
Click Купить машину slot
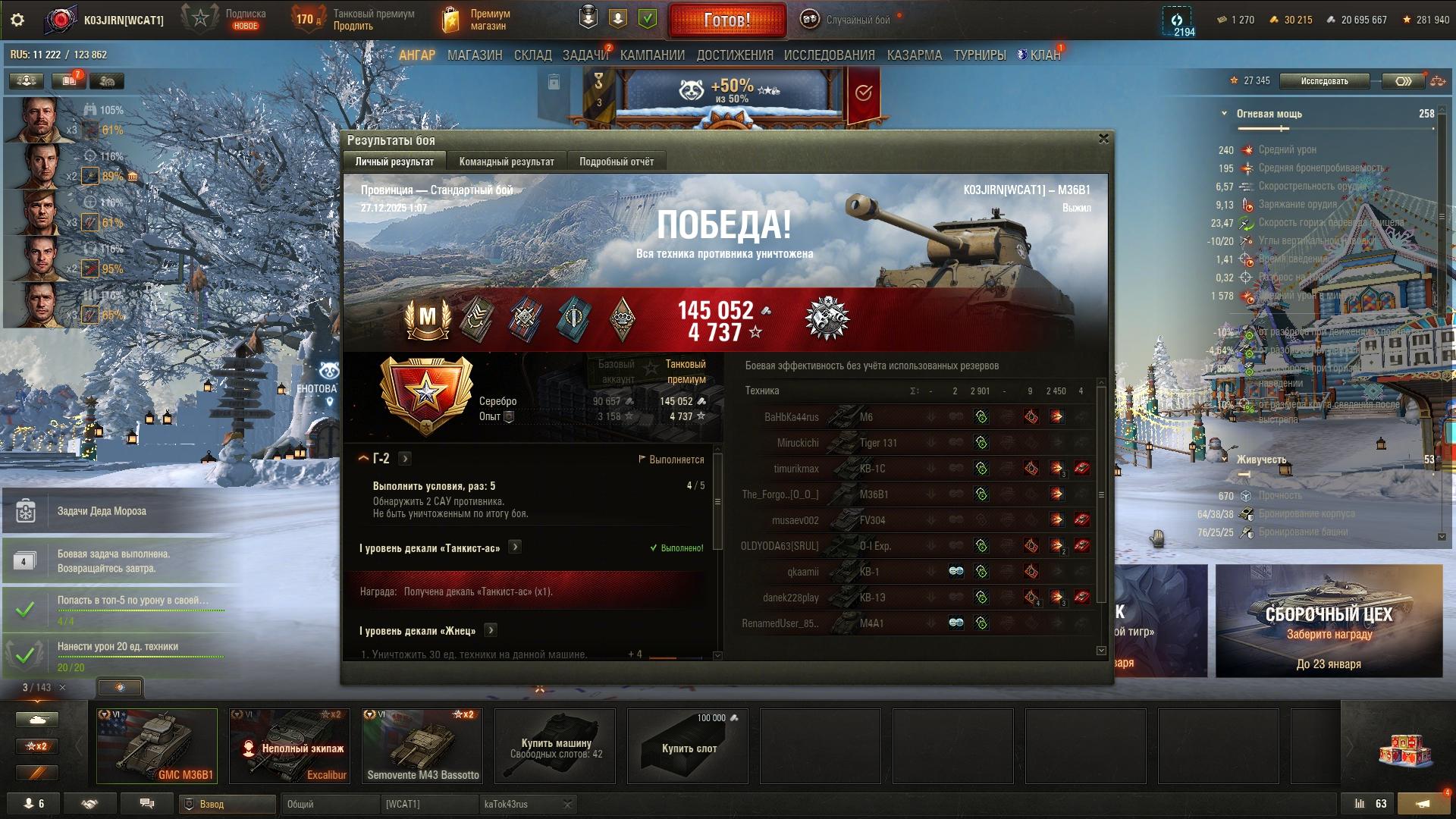pos(556,745)
